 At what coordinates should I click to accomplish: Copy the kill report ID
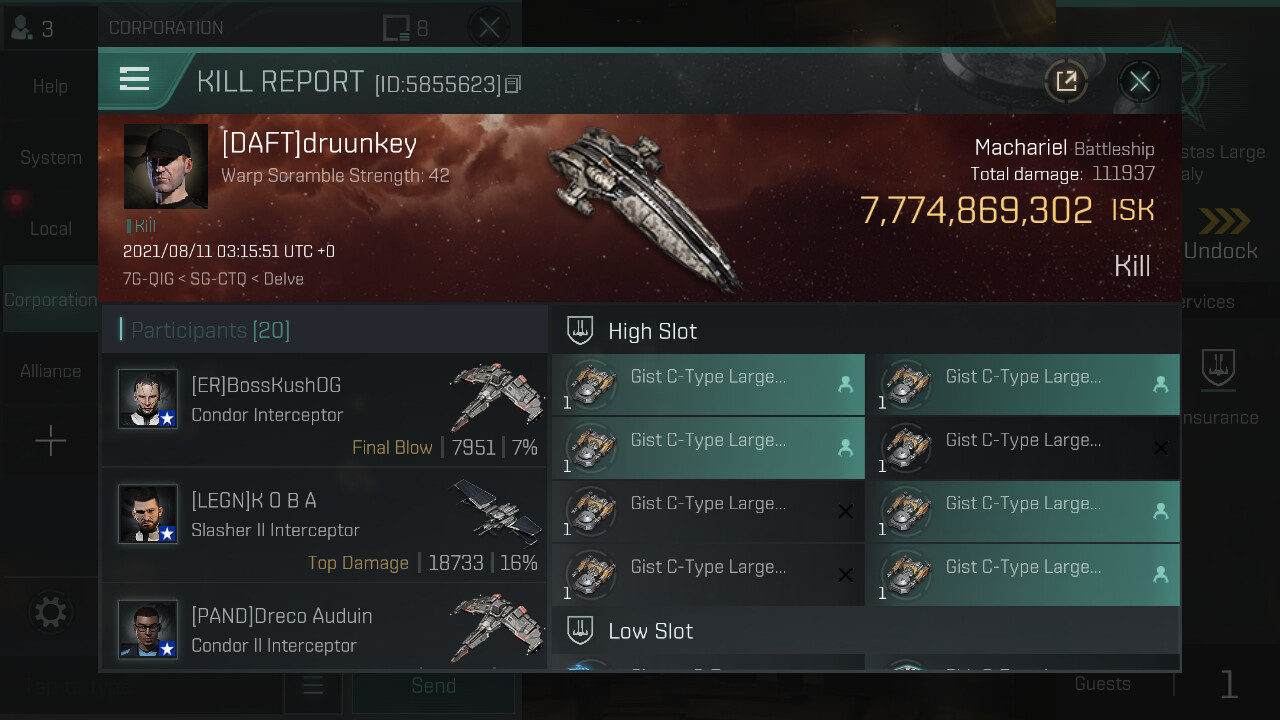pyautogui.click(x=513, y=84)
